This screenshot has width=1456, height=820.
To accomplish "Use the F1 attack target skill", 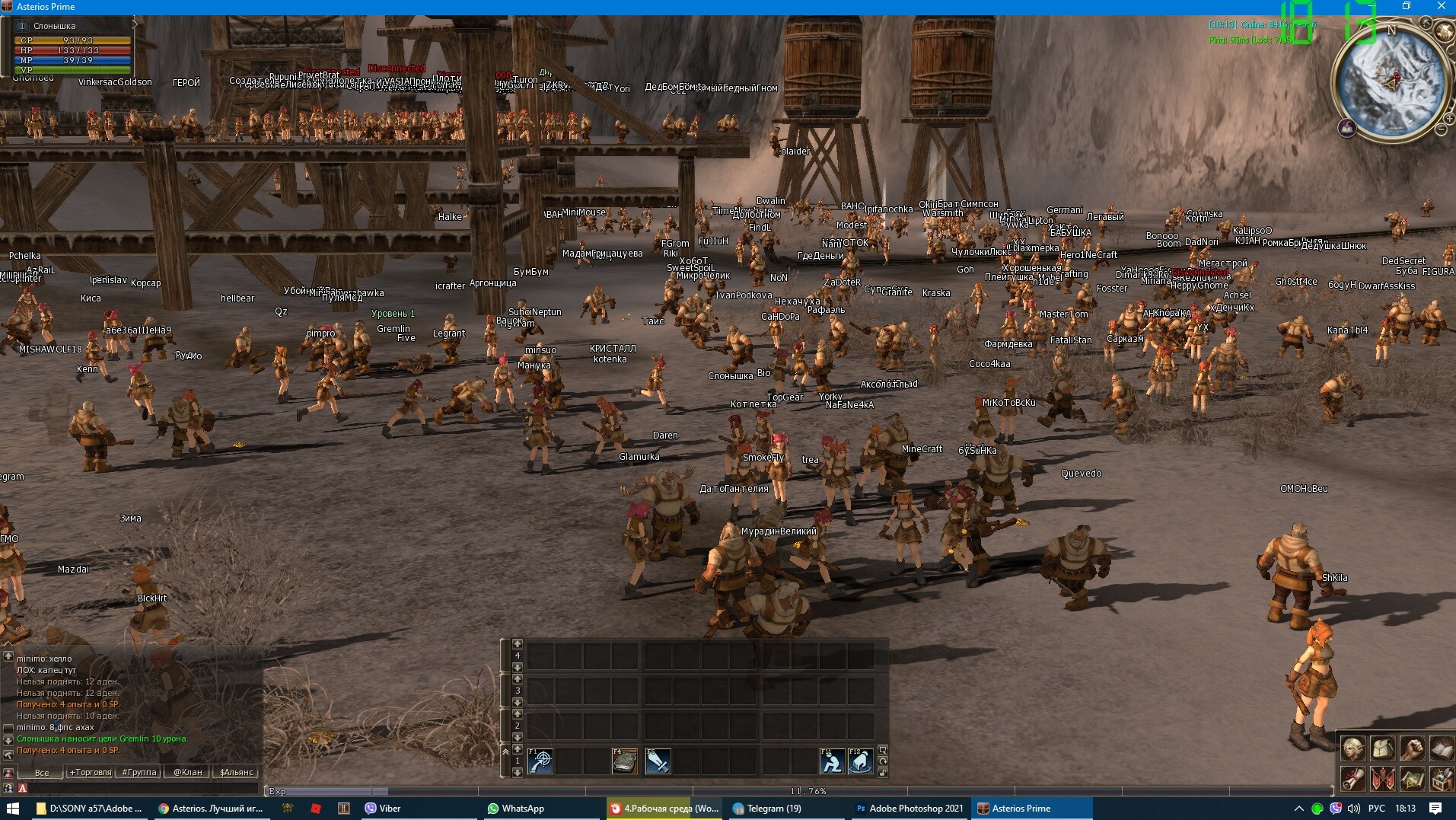I will [540, 761].
